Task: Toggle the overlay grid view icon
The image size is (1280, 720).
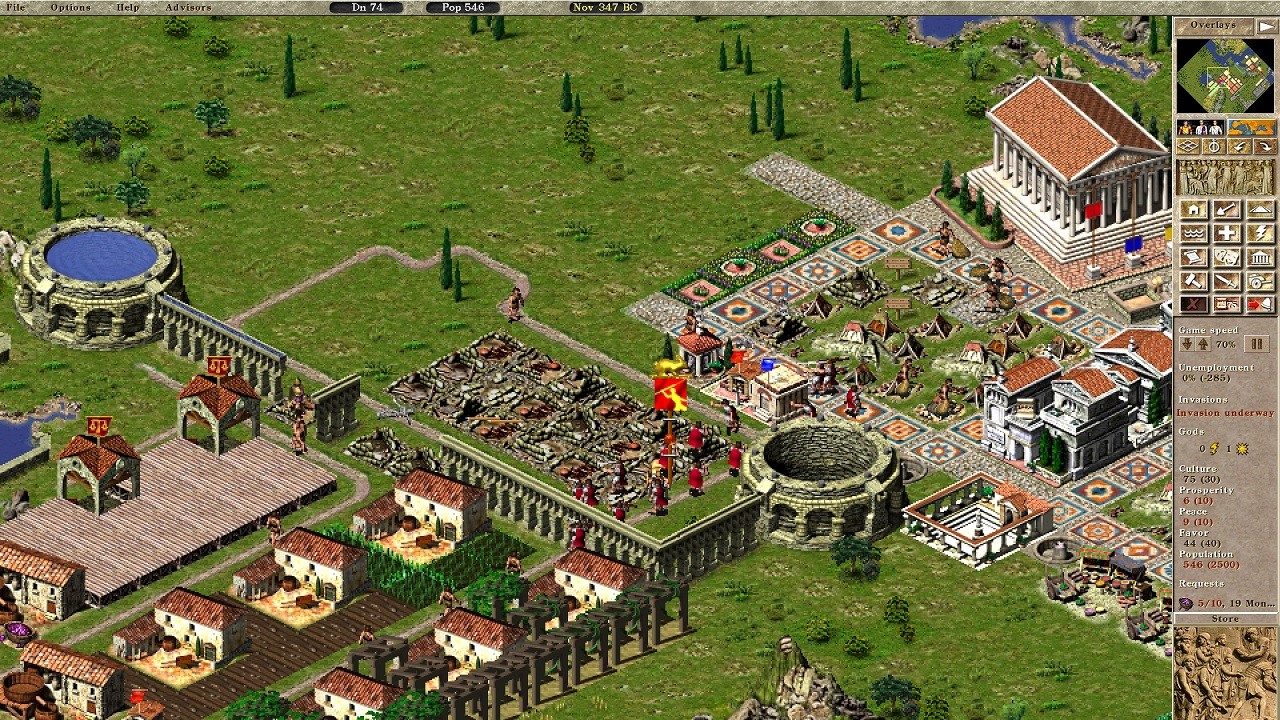Action: 1188,146
